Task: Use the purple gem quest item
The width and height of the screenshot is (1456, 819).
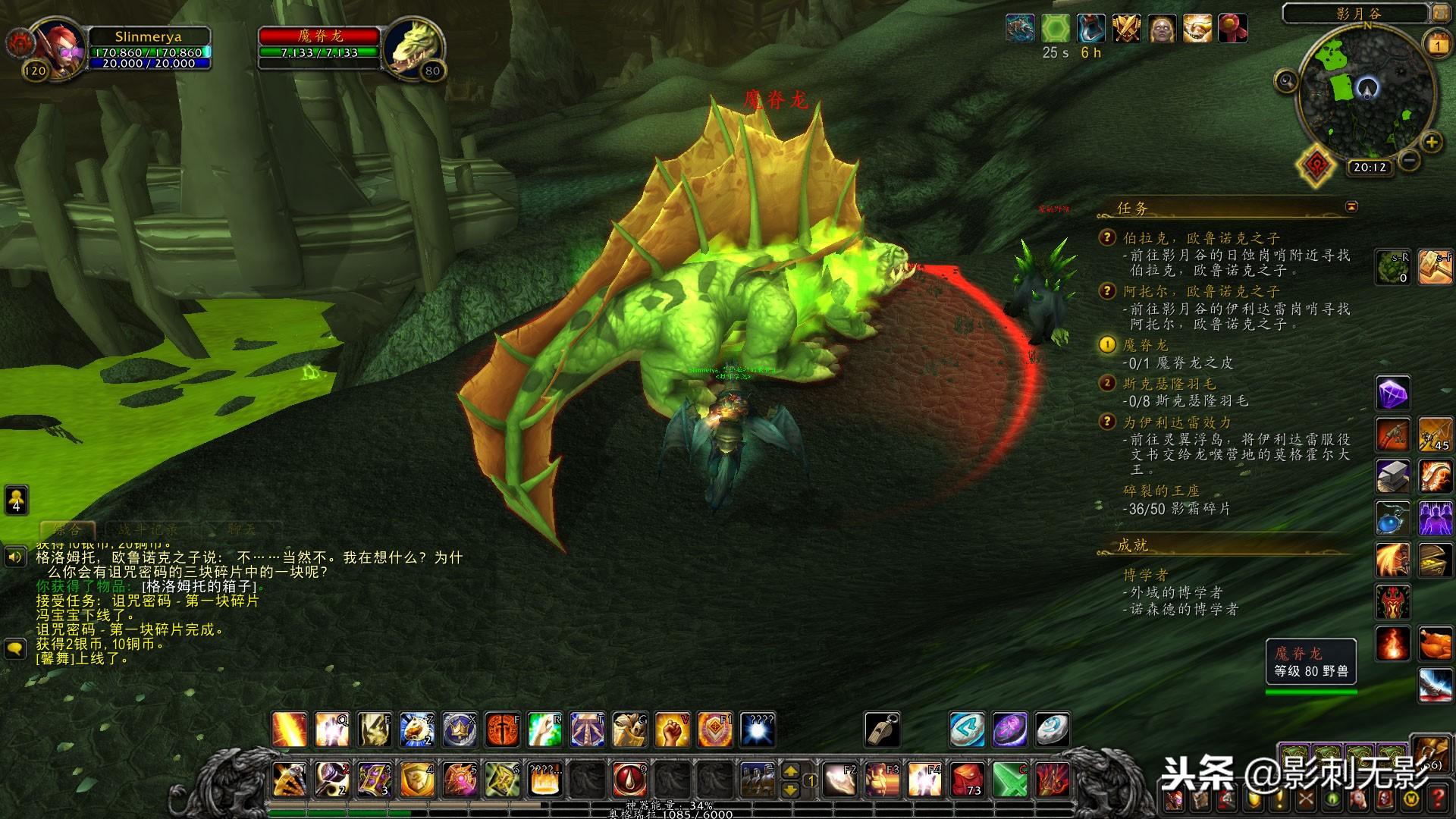Action: pos(1392,394)
